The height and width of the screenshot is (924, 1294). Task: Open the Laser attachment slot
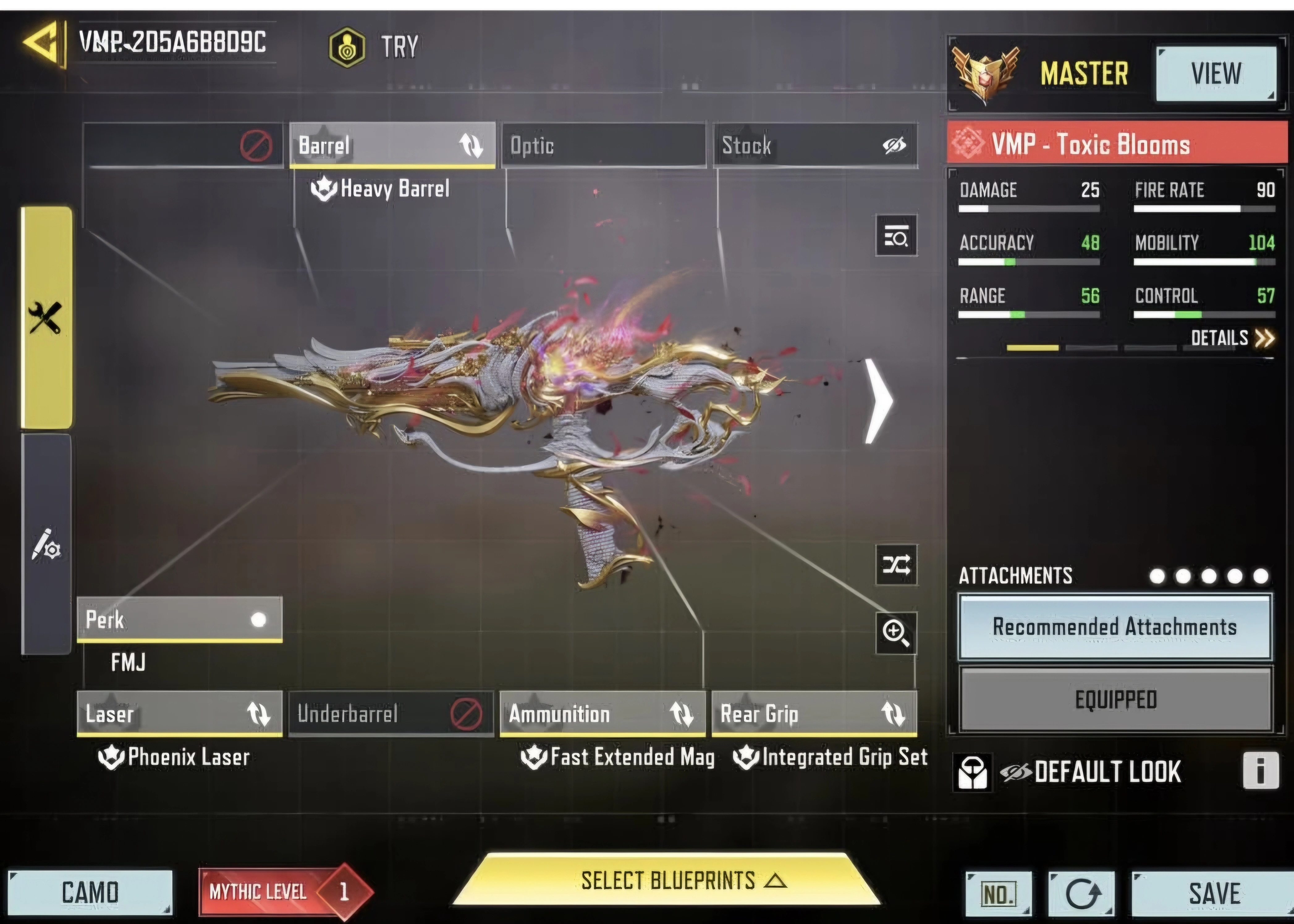coord(179,714)
